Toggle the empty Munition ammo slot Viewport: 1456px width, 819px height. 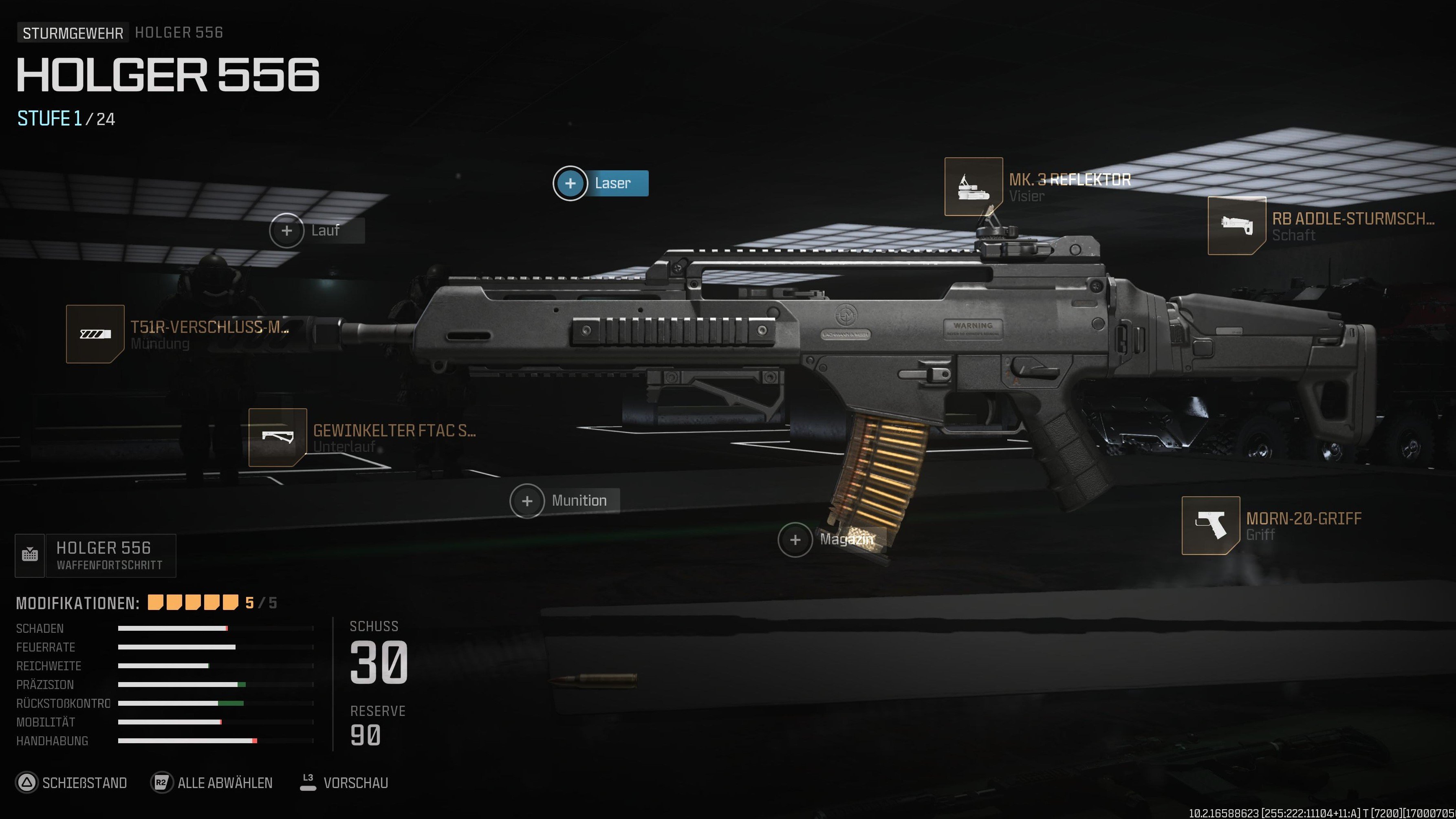click(527, 500)
